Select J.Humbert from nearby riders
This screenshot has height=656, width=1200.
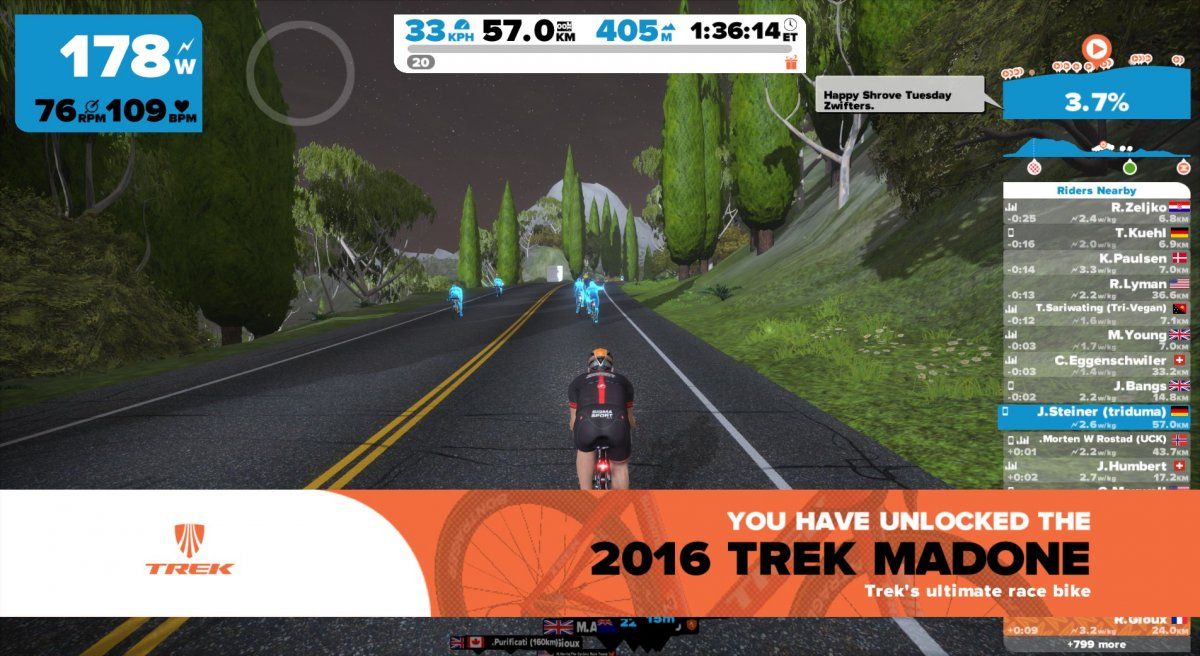pos(1096,470)
